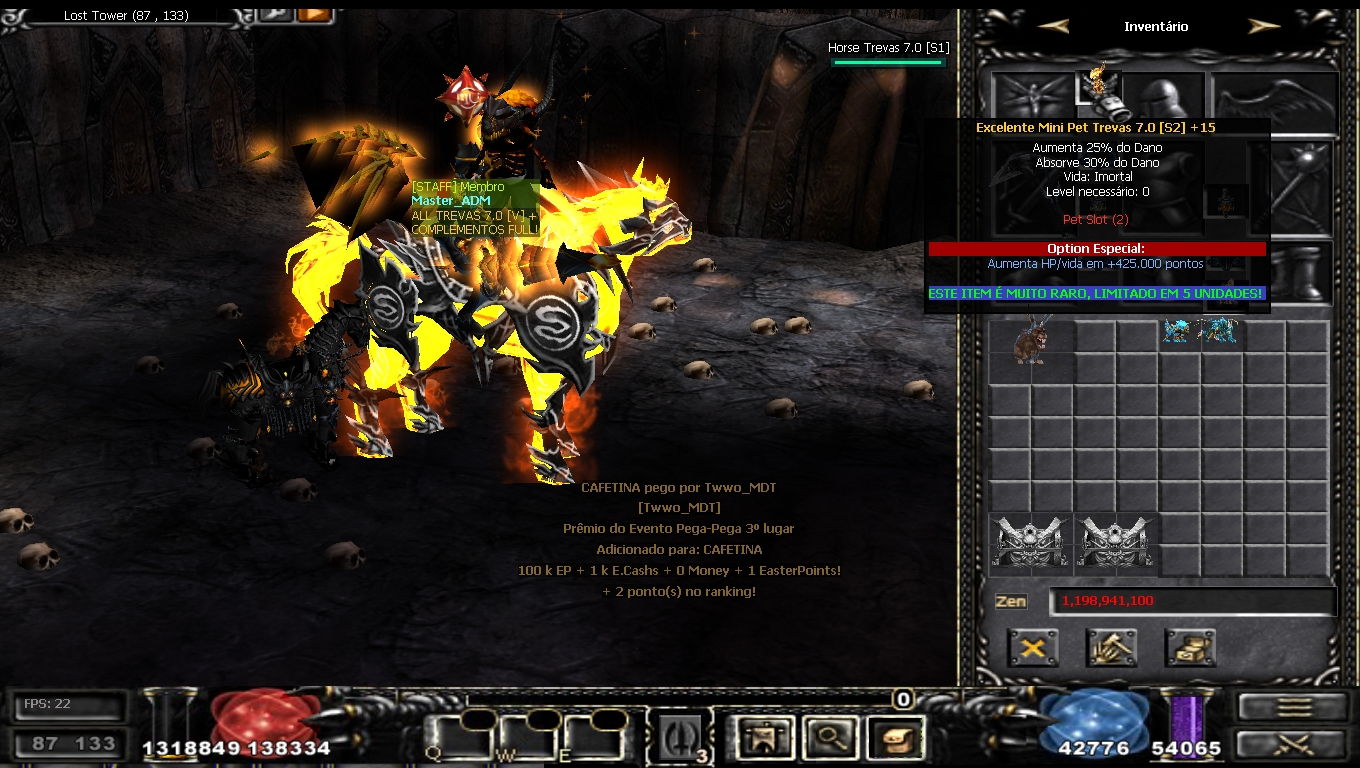Viewport: 1360px width, 768px height.
Task: Activate the current skill icon in hotbar
Action: 680,738
